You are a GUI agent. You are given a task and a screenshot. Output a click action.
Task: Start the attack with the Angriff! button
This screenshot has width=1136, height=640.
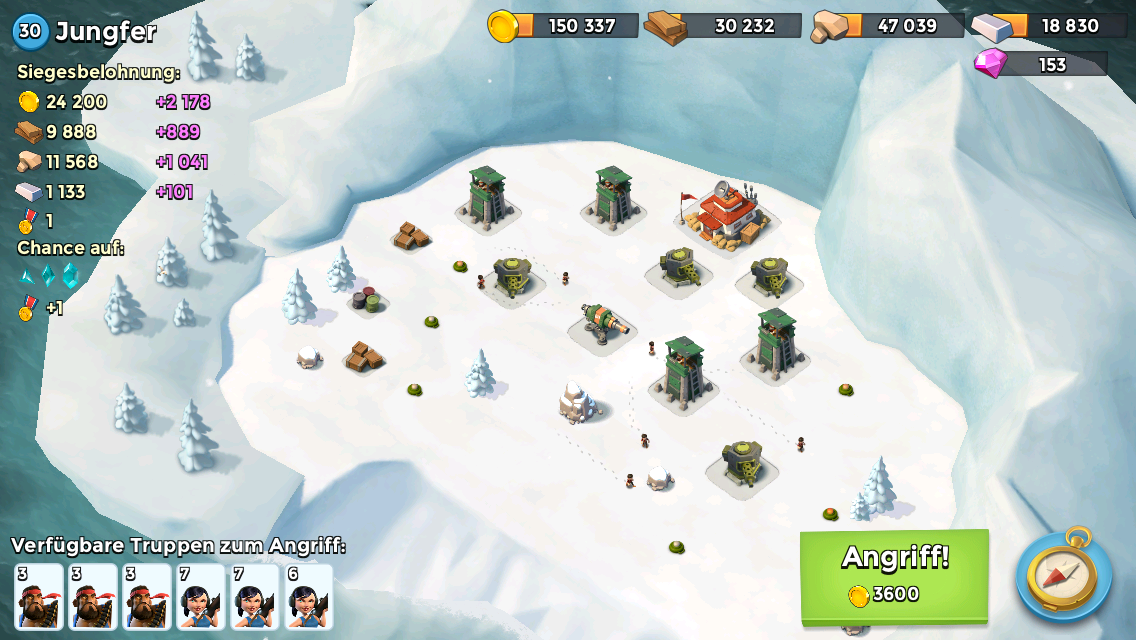[x=894, y=574]
